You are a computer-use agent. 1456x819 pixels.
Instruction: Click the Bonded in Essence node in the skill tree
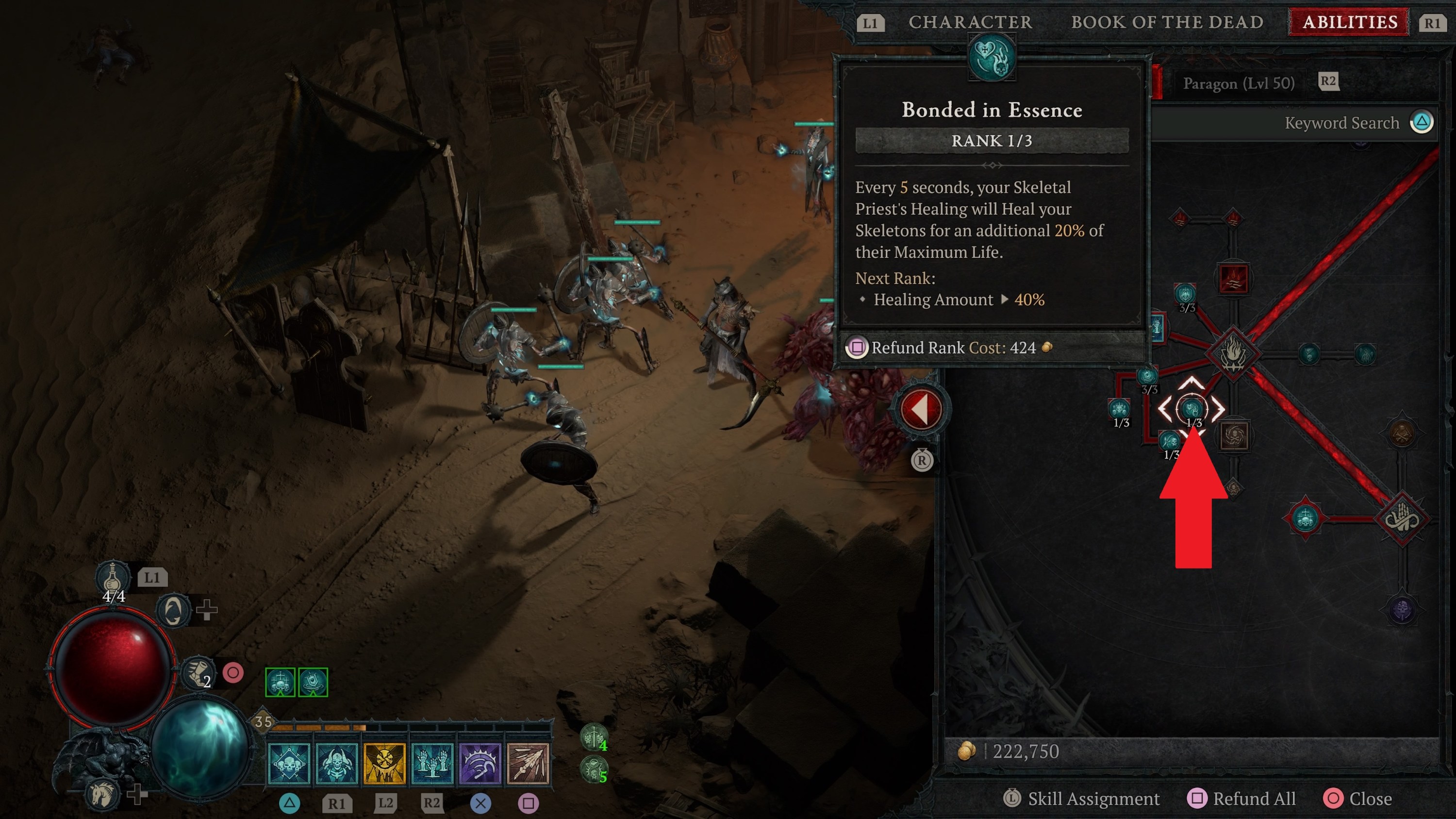tap(1192, 410)
